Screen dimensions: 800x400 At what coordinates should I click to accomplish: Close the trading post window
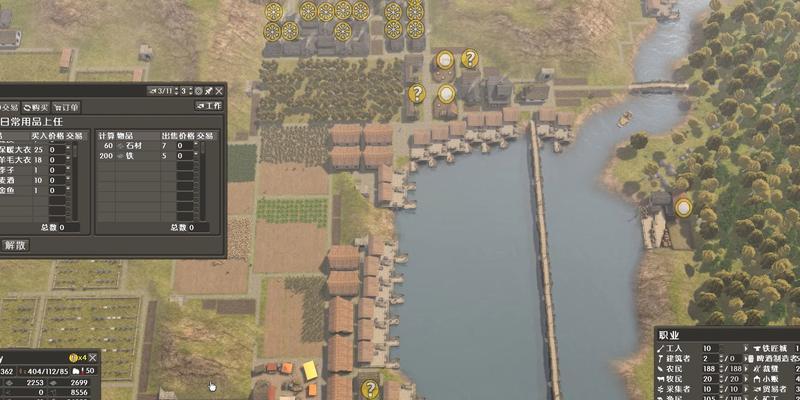click(x=219, y=91)
